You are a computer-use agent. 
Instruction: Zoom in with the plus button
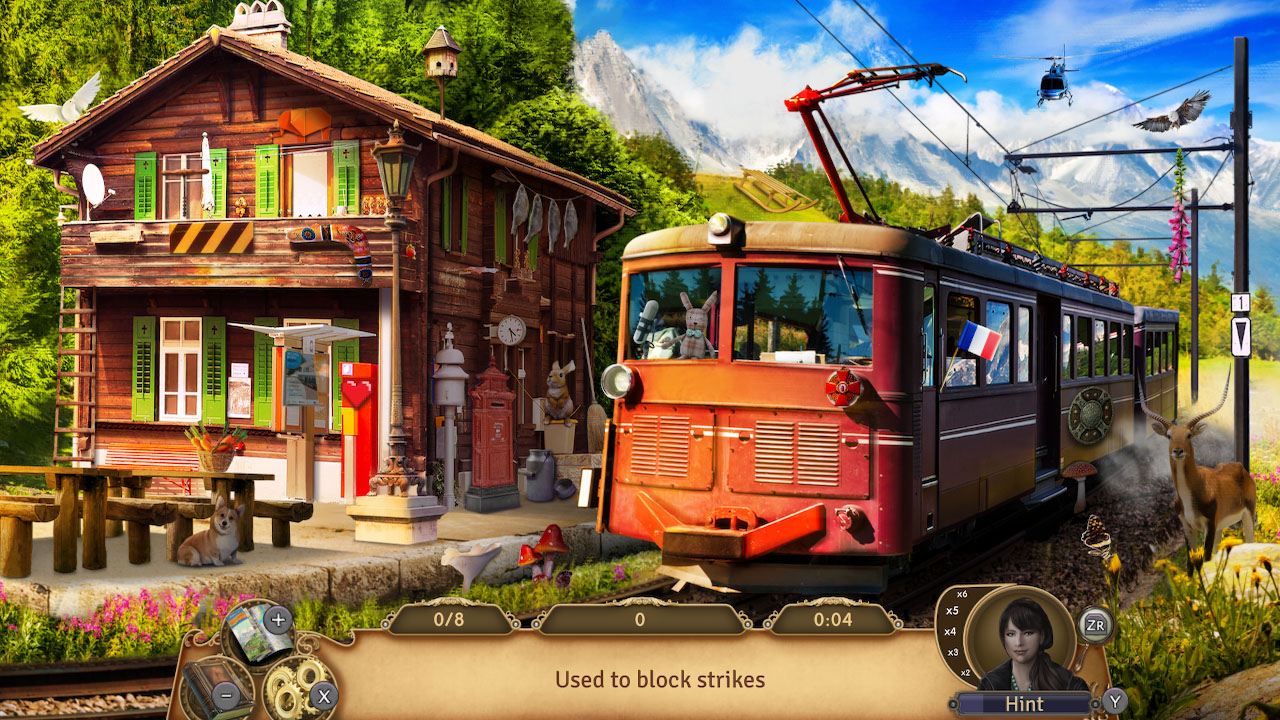coord(277,619)
